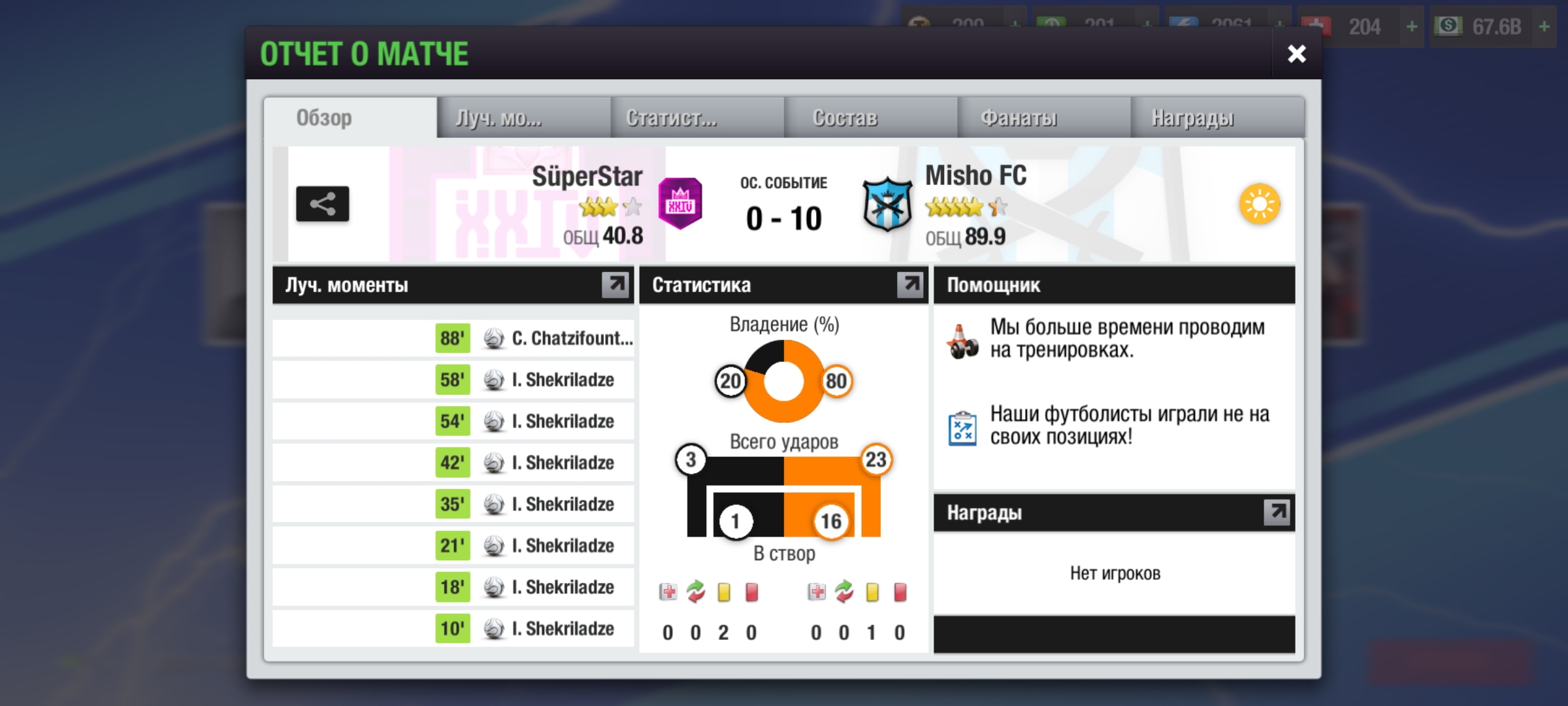The height and width of the screenshot is (706, 1568).
Task: Open the Misho FC club crest
Action: click(x=887, y=204)
